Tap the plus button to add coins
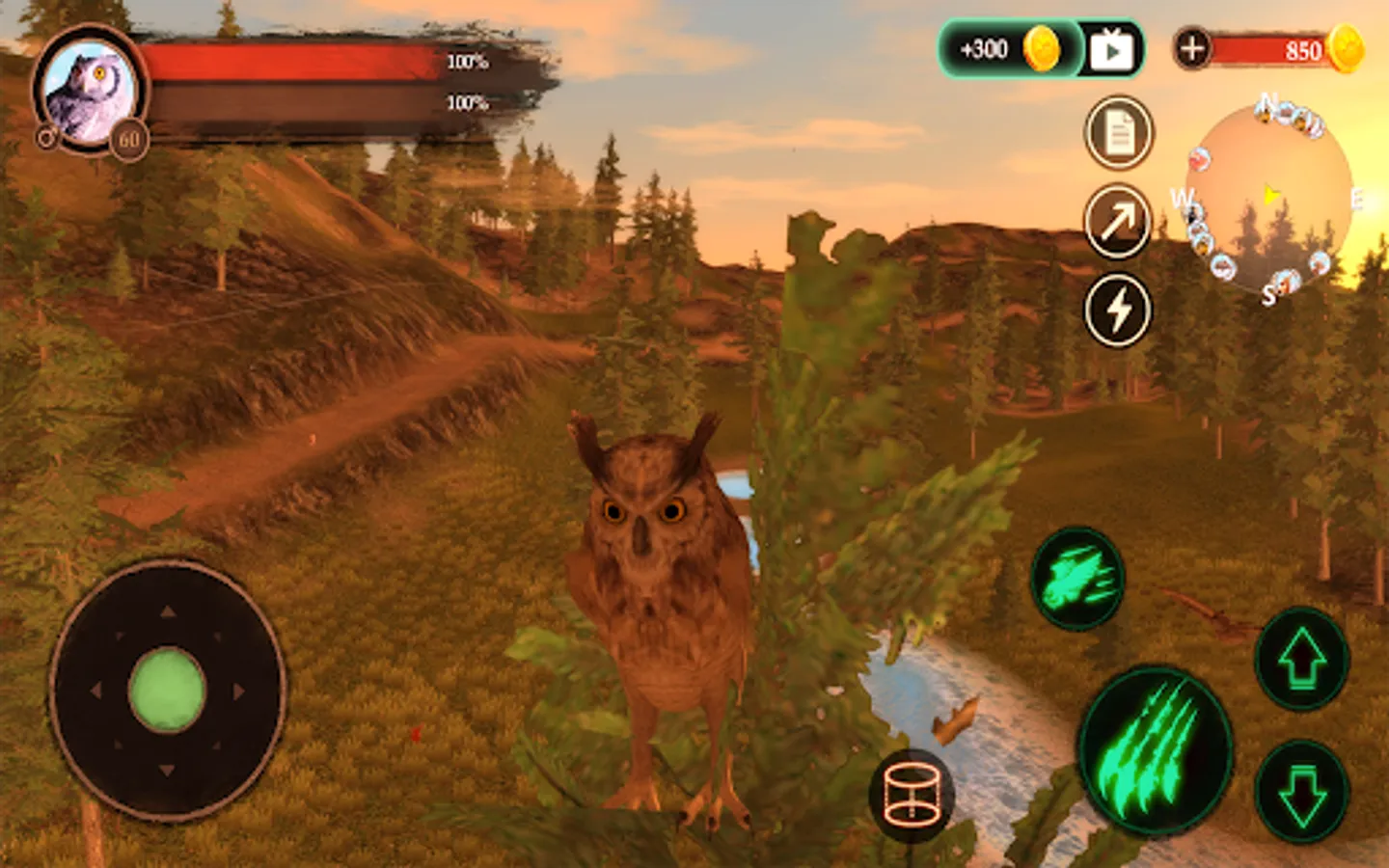This screenshot has width=1389, height=868. pyautogui.click(x=1192, y=48)
